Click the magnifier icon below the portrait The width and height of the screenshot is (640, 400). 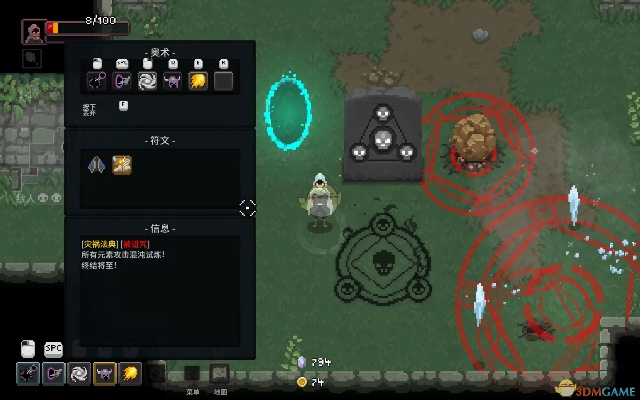(32, 58)
